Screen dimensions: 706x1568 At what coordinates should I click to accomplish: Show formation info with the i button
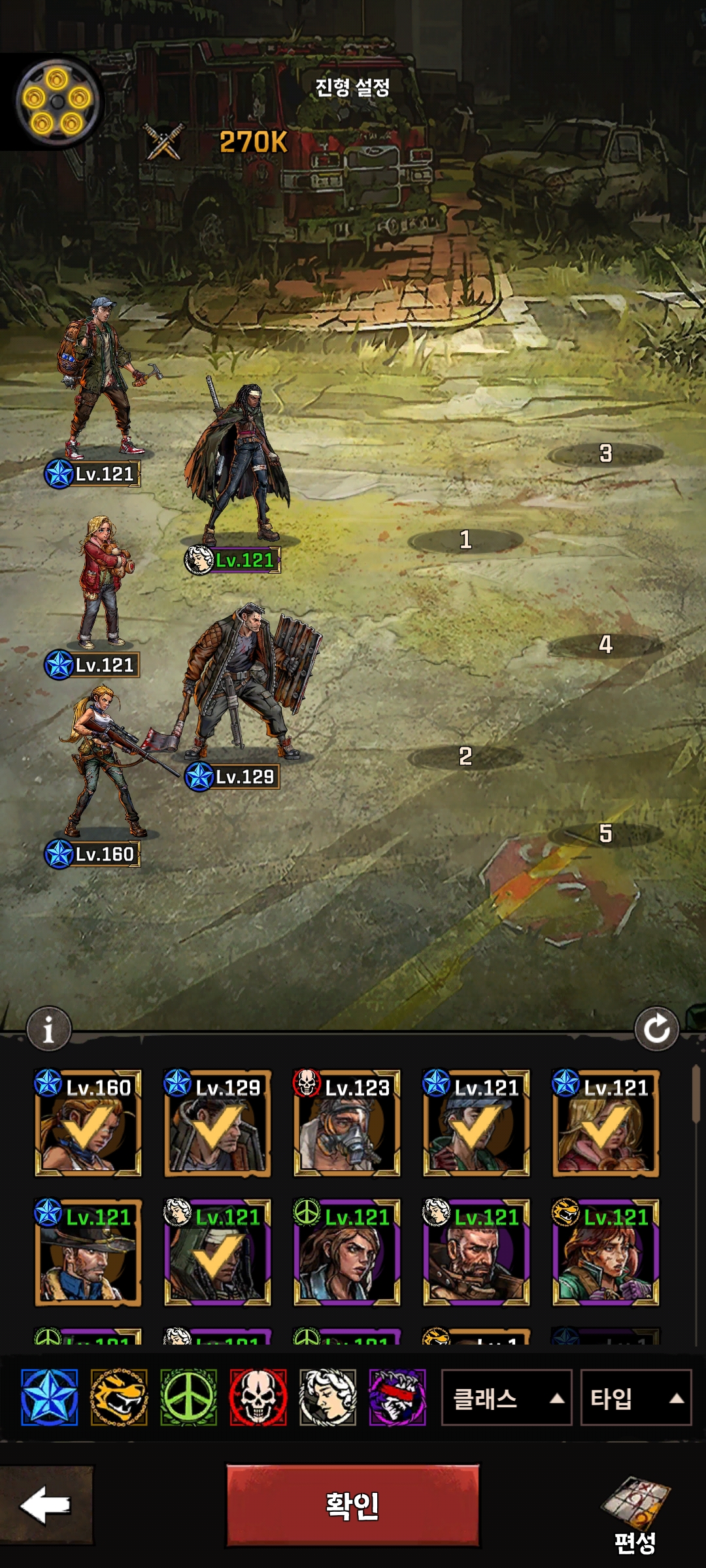pos(48,1030)
